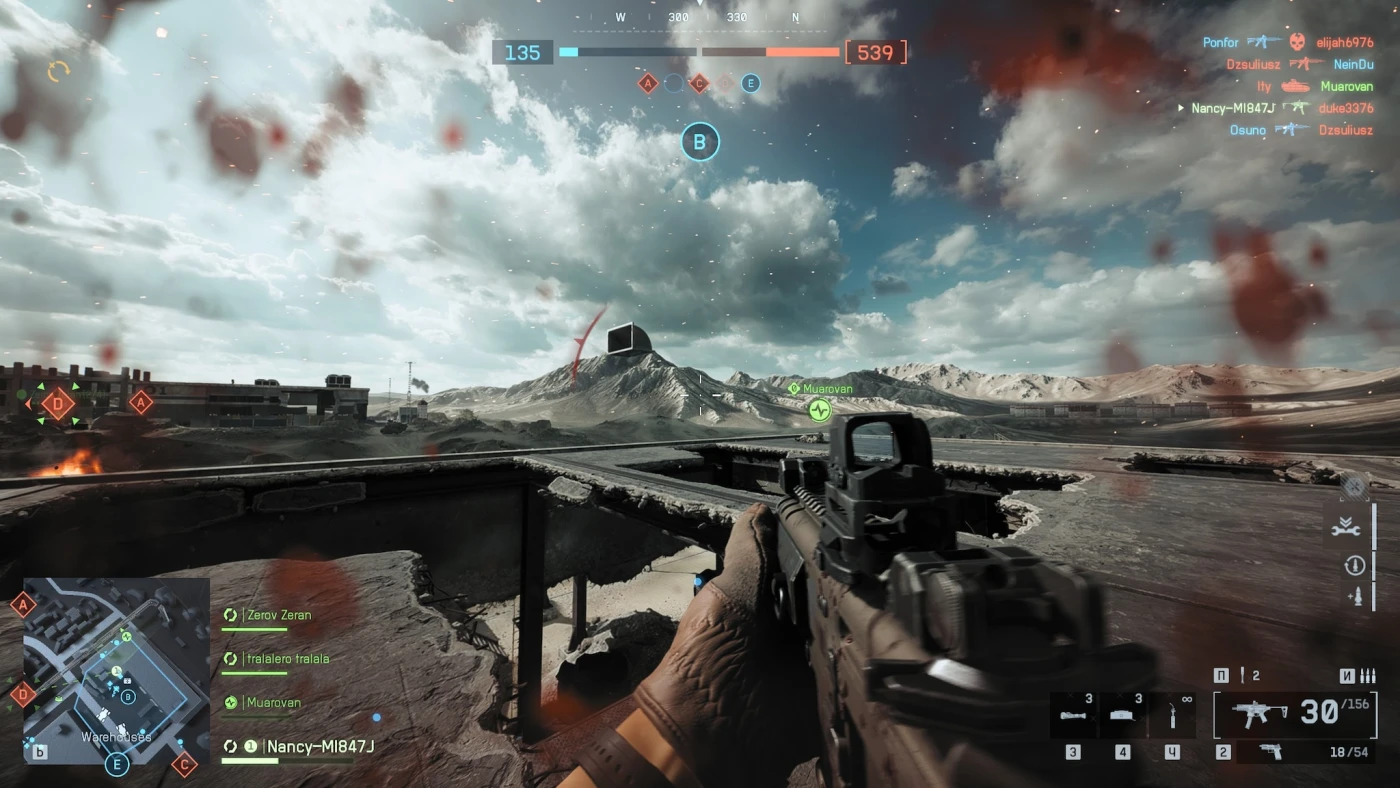The image size is (1400, 788).
Task: Click objective A in the capture status row
Action: tap(648, 84)
